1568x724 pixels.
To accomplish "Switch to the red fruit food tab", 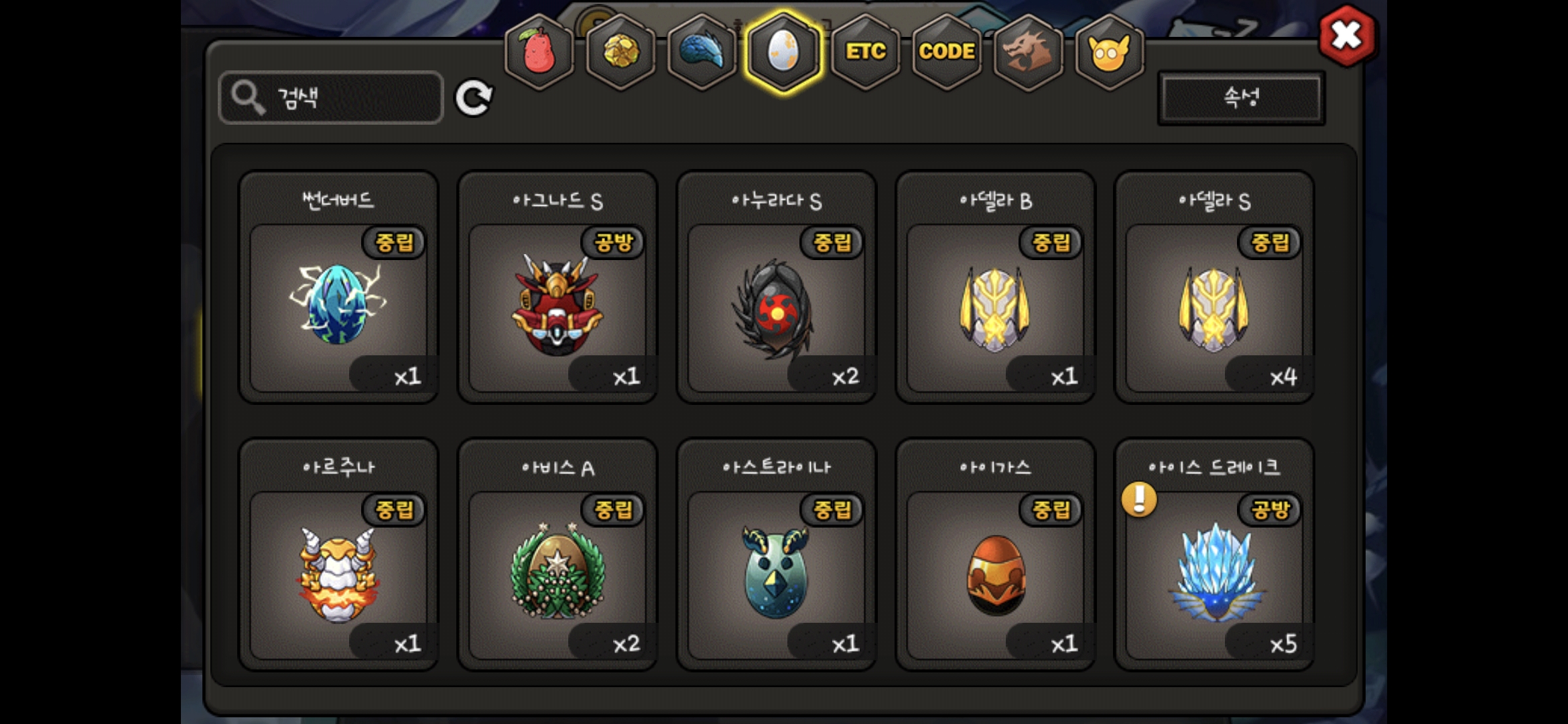I will click(539, 52).
